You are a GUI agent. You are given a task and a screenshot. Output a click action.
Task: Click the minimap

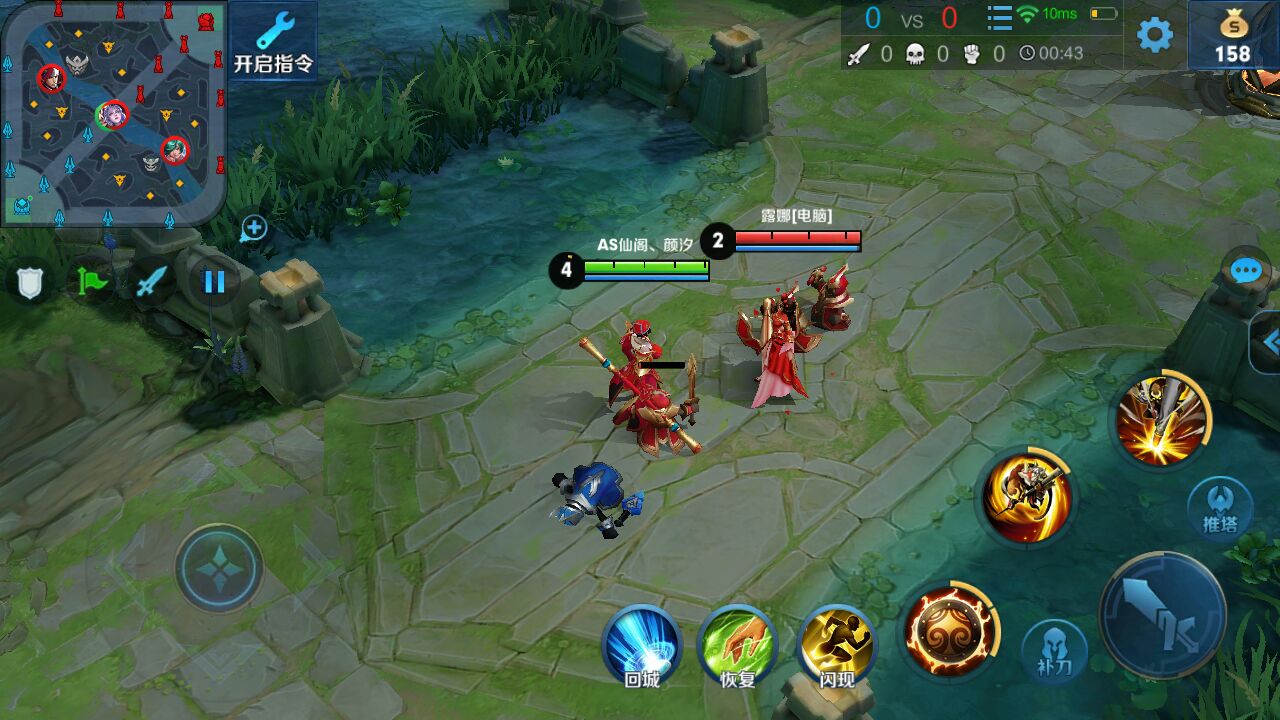click(x=112, y=110)
